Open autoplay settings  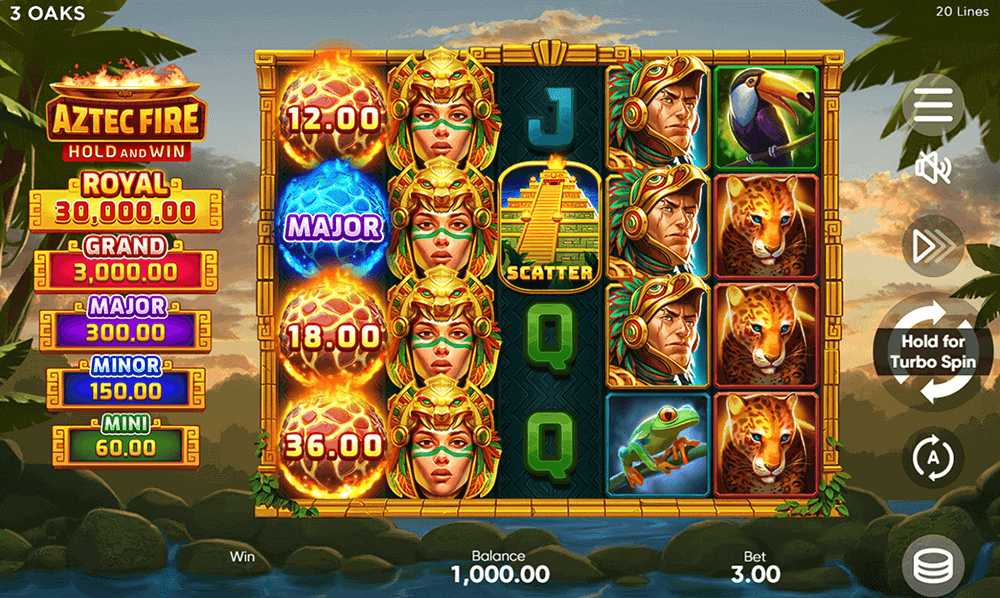933,458
